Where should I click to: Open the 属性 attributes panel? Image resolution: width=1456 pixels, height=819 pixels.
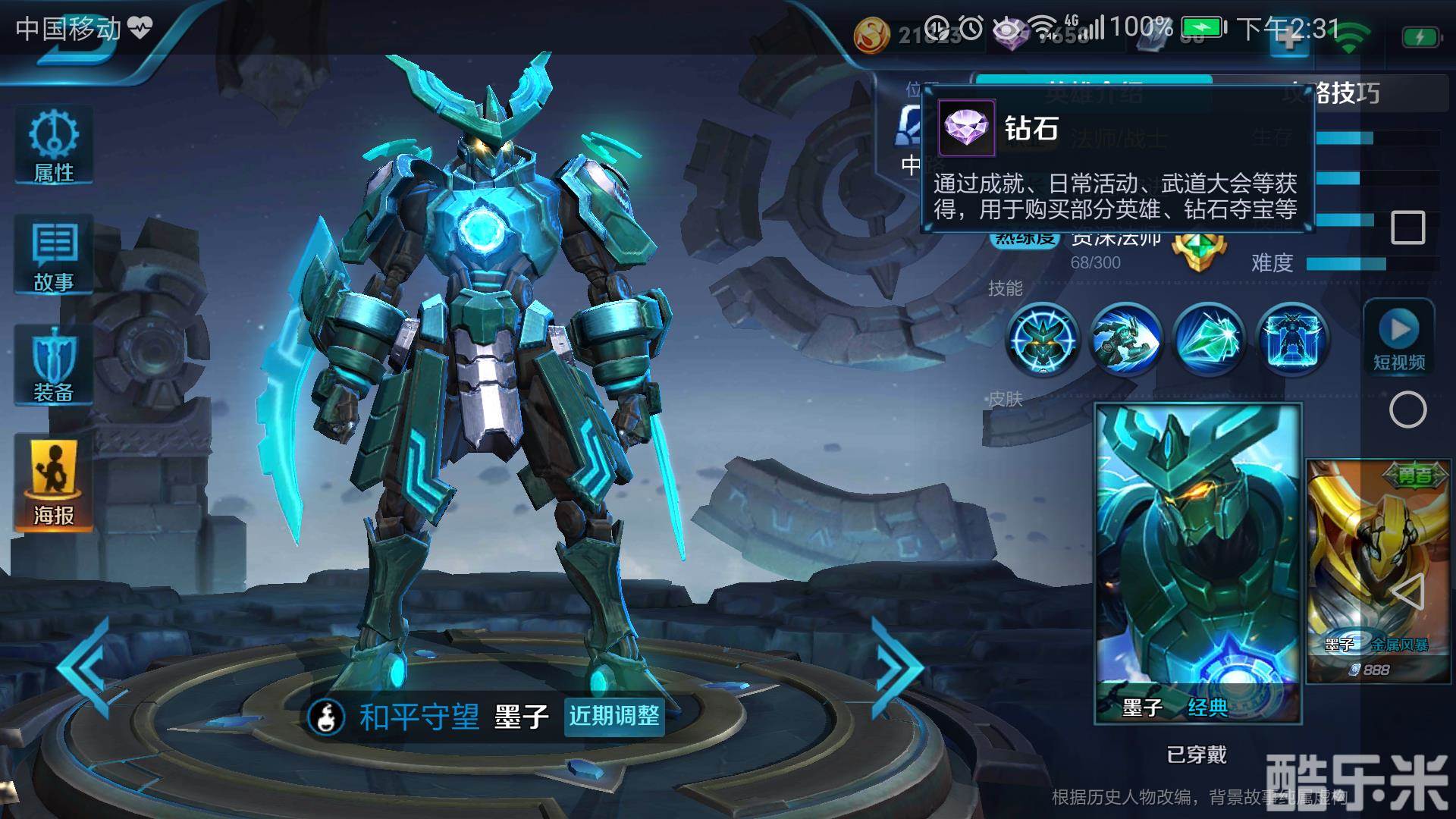click(54, 146)
